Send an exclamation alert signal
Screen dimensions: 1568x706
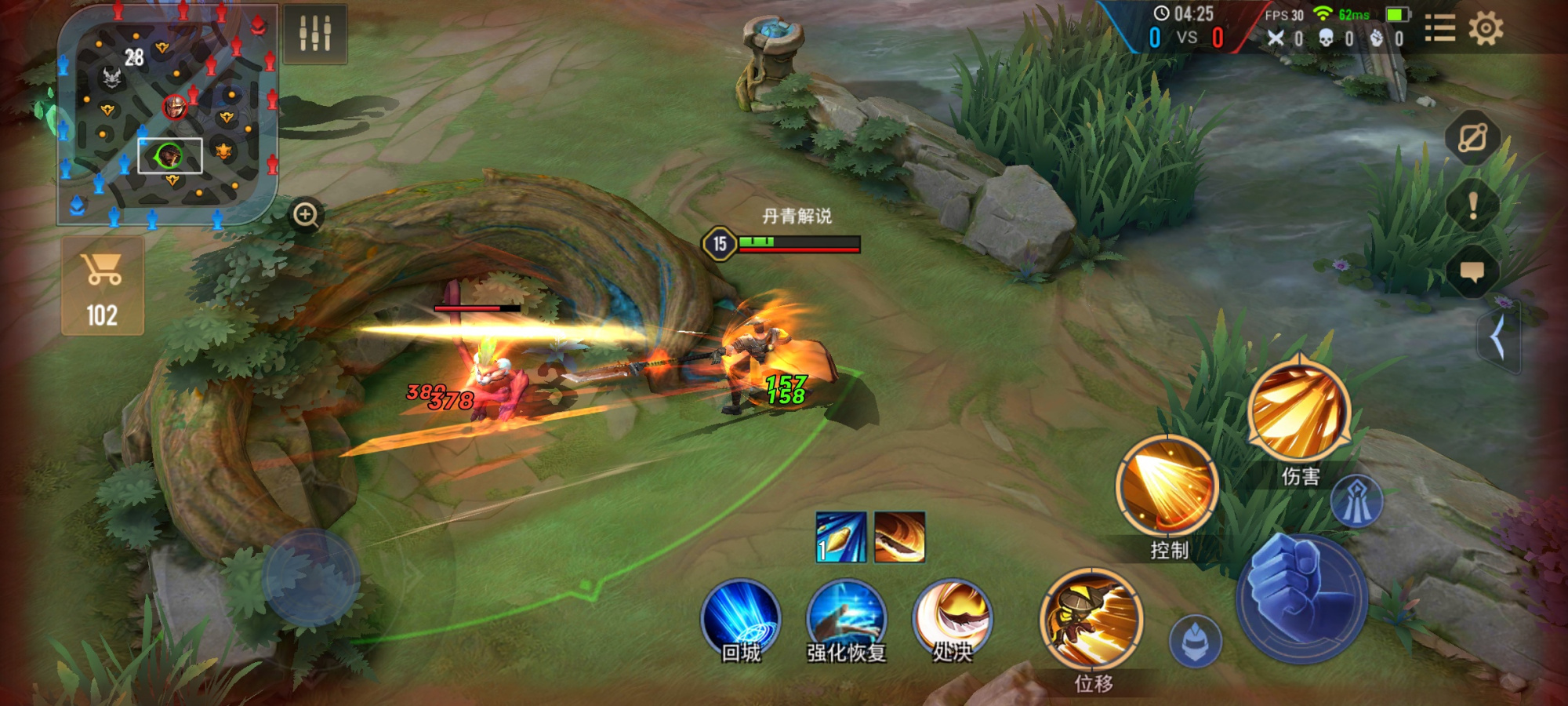pos(1472,206)
